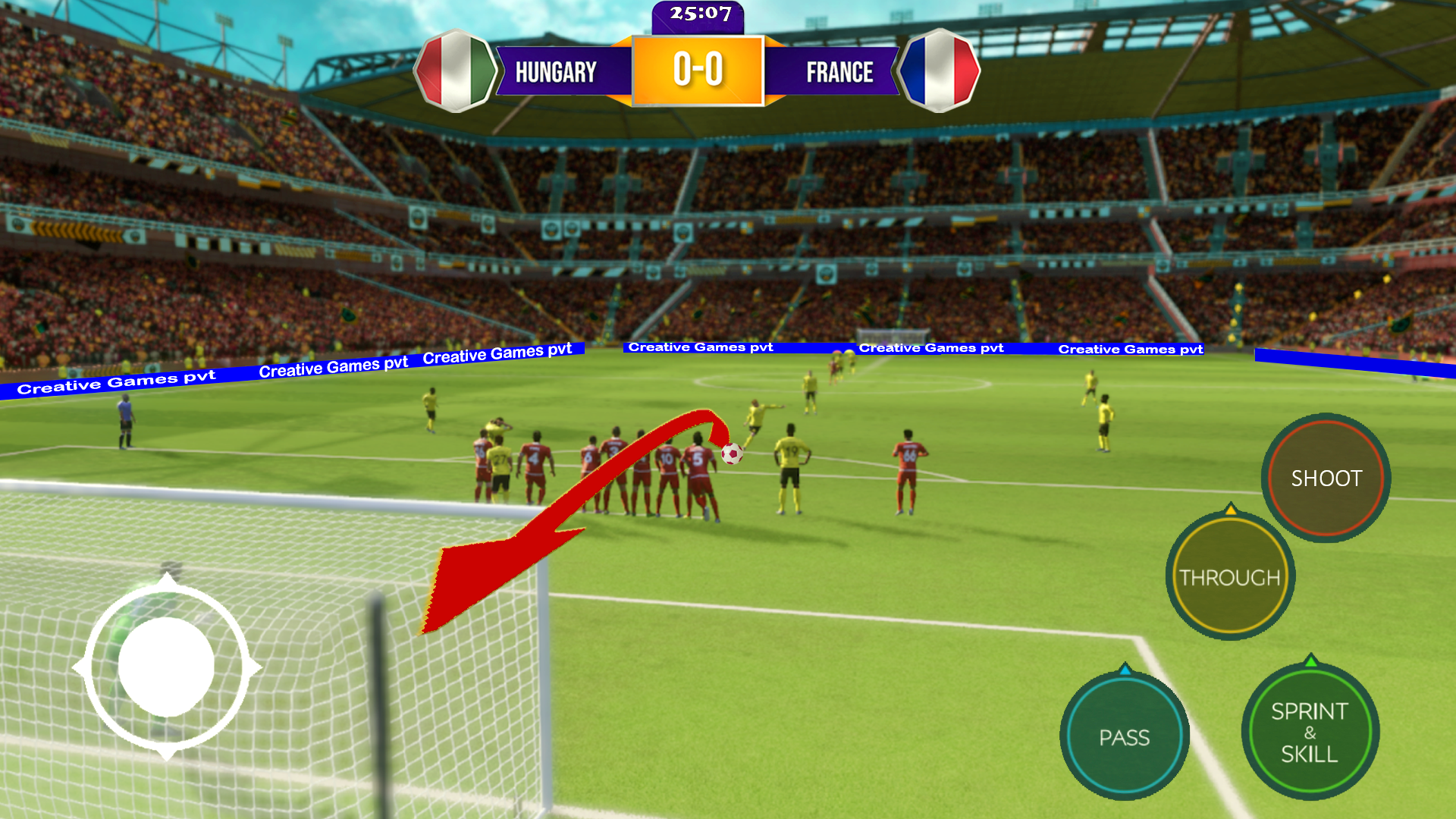The height and width of the screenshot is (819, 1456).
Task: Tap the Hungary flag emblem
Action: [x=453, y=69]
